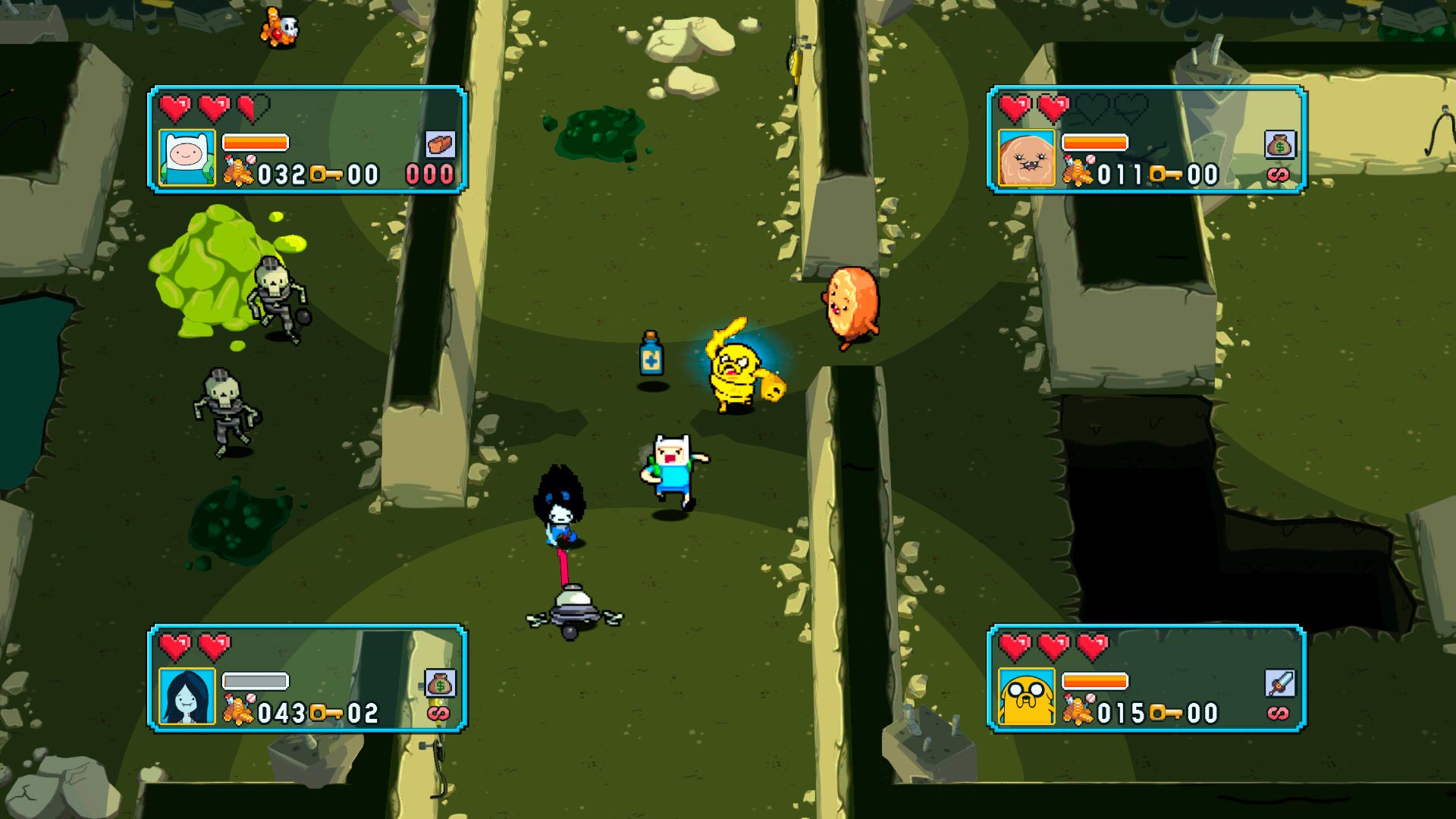Select the money bag item in Cinnamon Bun's panel
1456x819 pixels.
click(x=1279, y=144)
